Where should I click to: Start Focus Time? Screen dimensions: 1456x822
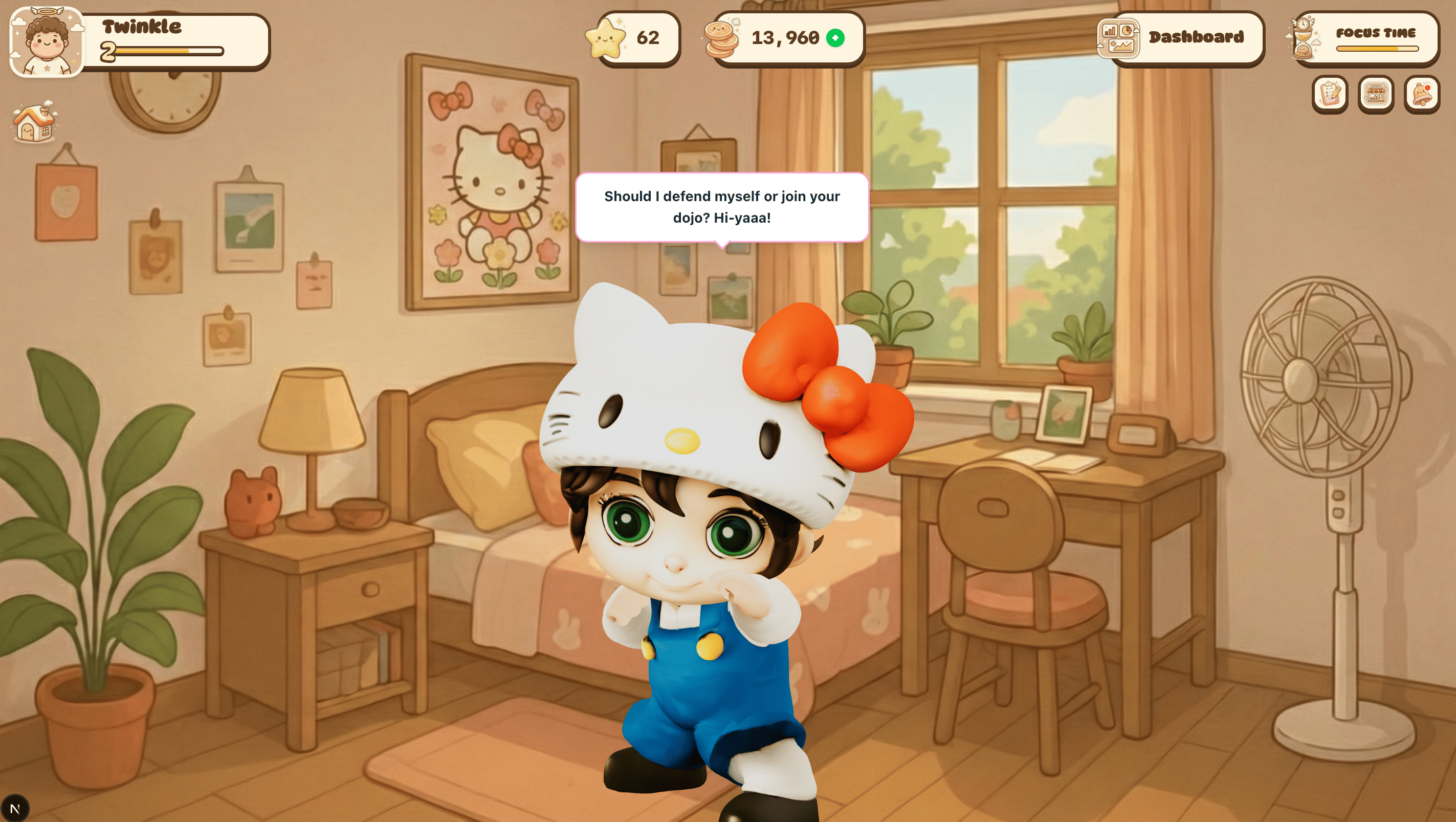coord(1364,38)
